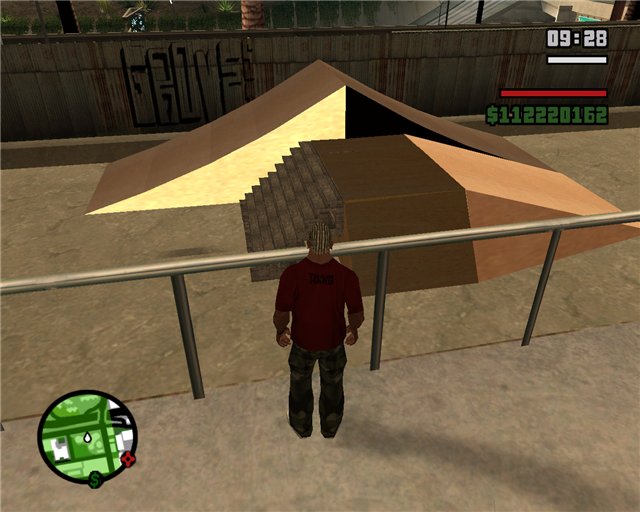The height and width of the screenshot is (512, 640).
Task: Select the red blip on the radar edge
Action: (128, 460)
